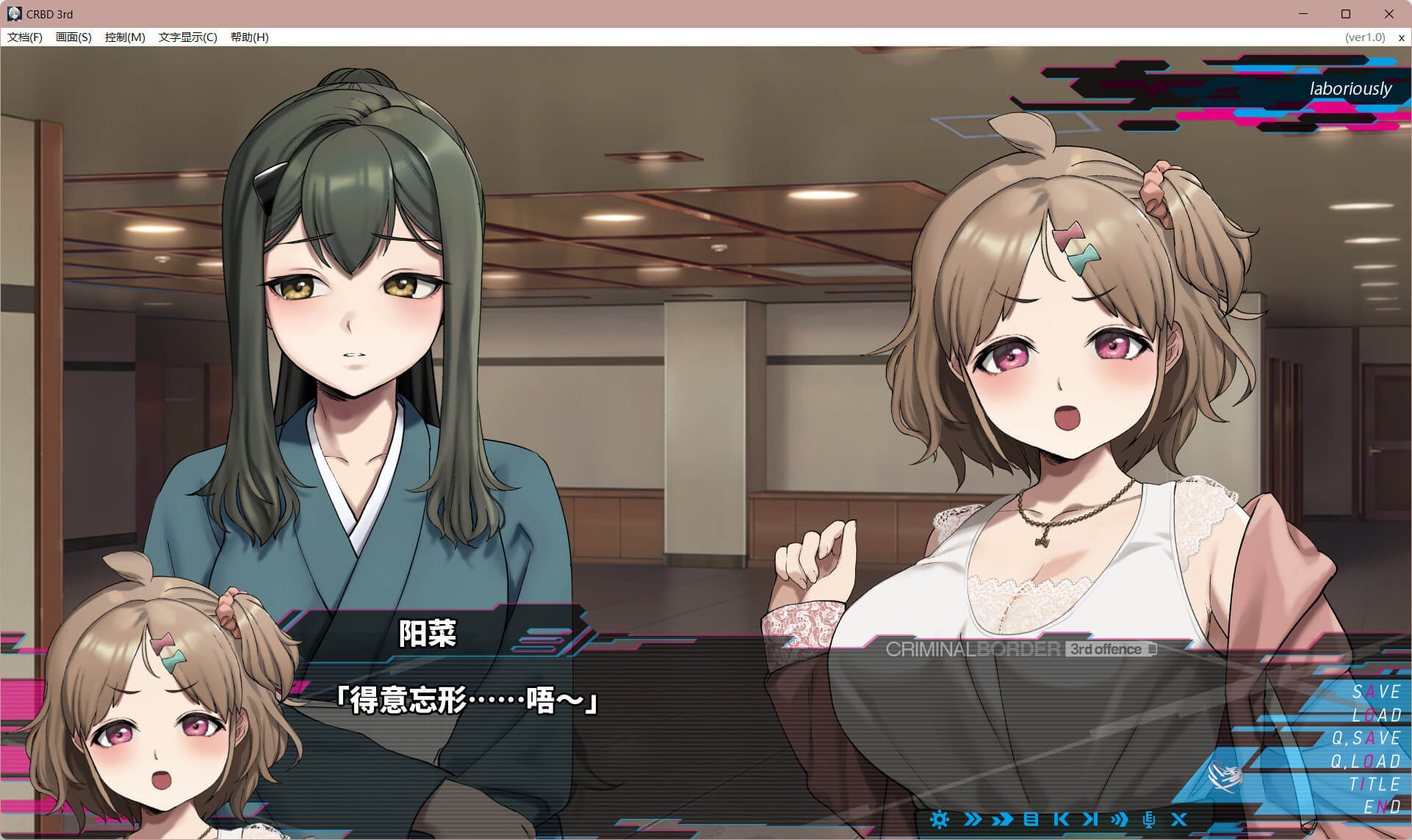Open the SAVE menu
This screenshot has height=840, width=1412.
[x=1376, y=692]
